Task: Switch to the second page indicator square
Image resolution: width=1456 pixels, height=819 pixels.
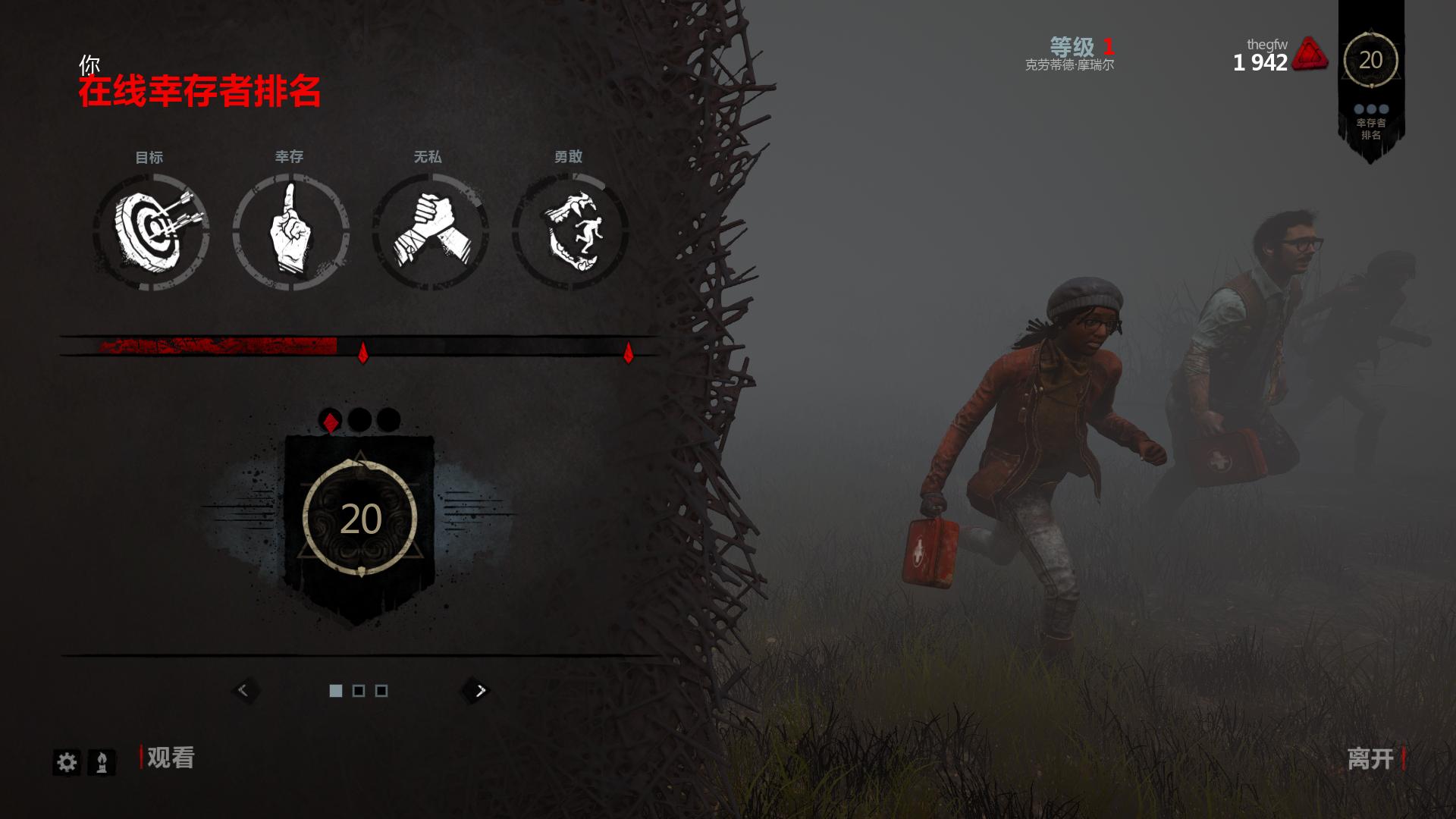Action: pyautogui.click(x=359, y=691)
